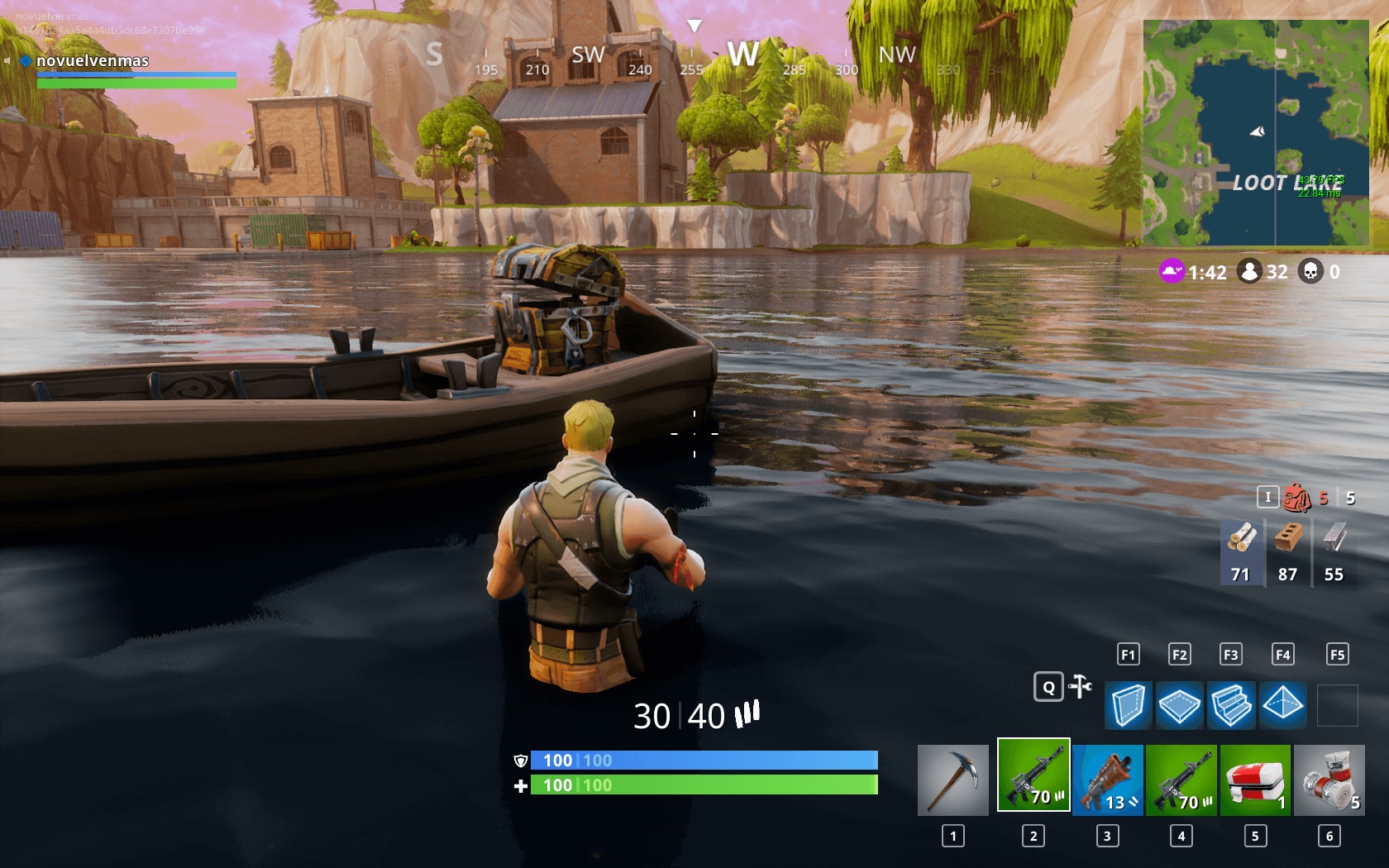The height and width of the screenshot is (868, 1389).
Task: Open the backpack inventory via the I icon
Action: (1266, 498)
